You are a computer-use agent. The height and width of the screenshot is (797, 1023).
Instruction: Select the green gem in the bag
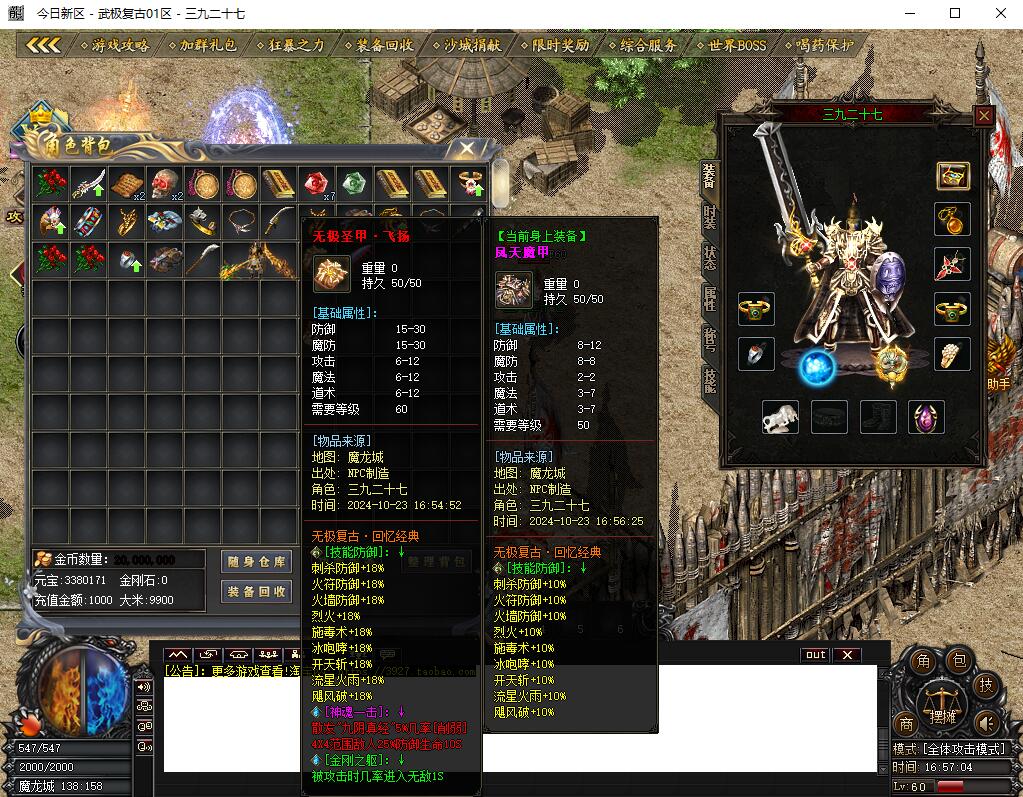[354, 184]
